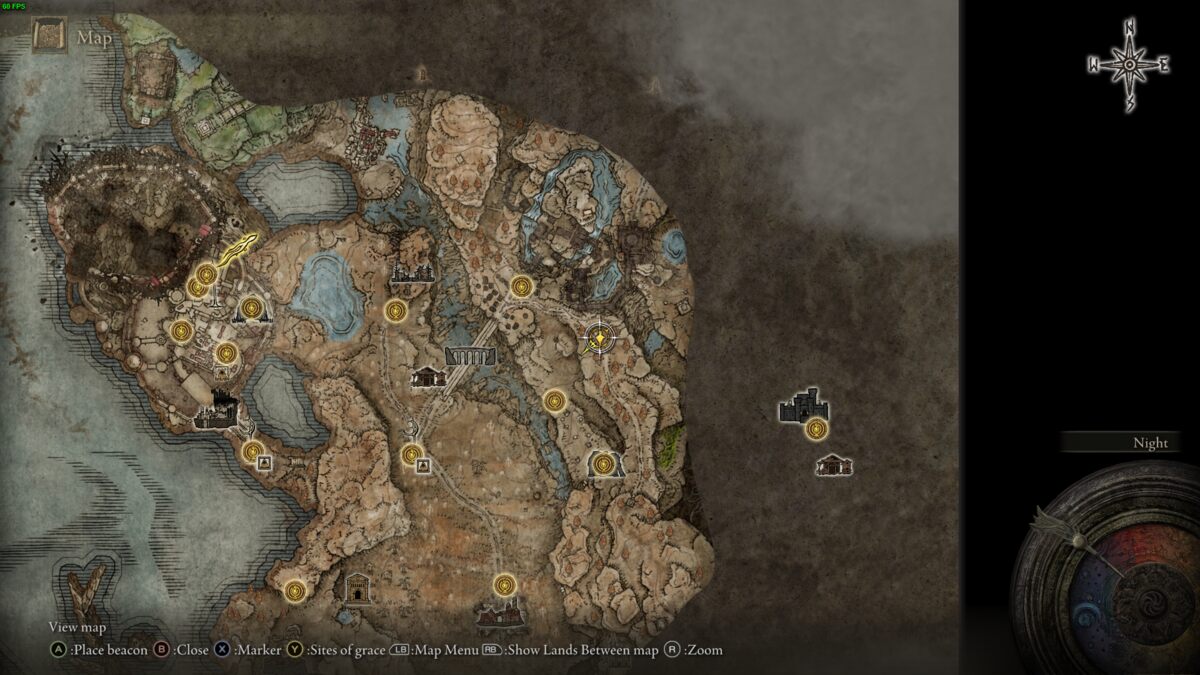The image size is (1200, 675).
Task: Select the columned mausoleum icon on the south coast
Action: (x=357, y=588)
